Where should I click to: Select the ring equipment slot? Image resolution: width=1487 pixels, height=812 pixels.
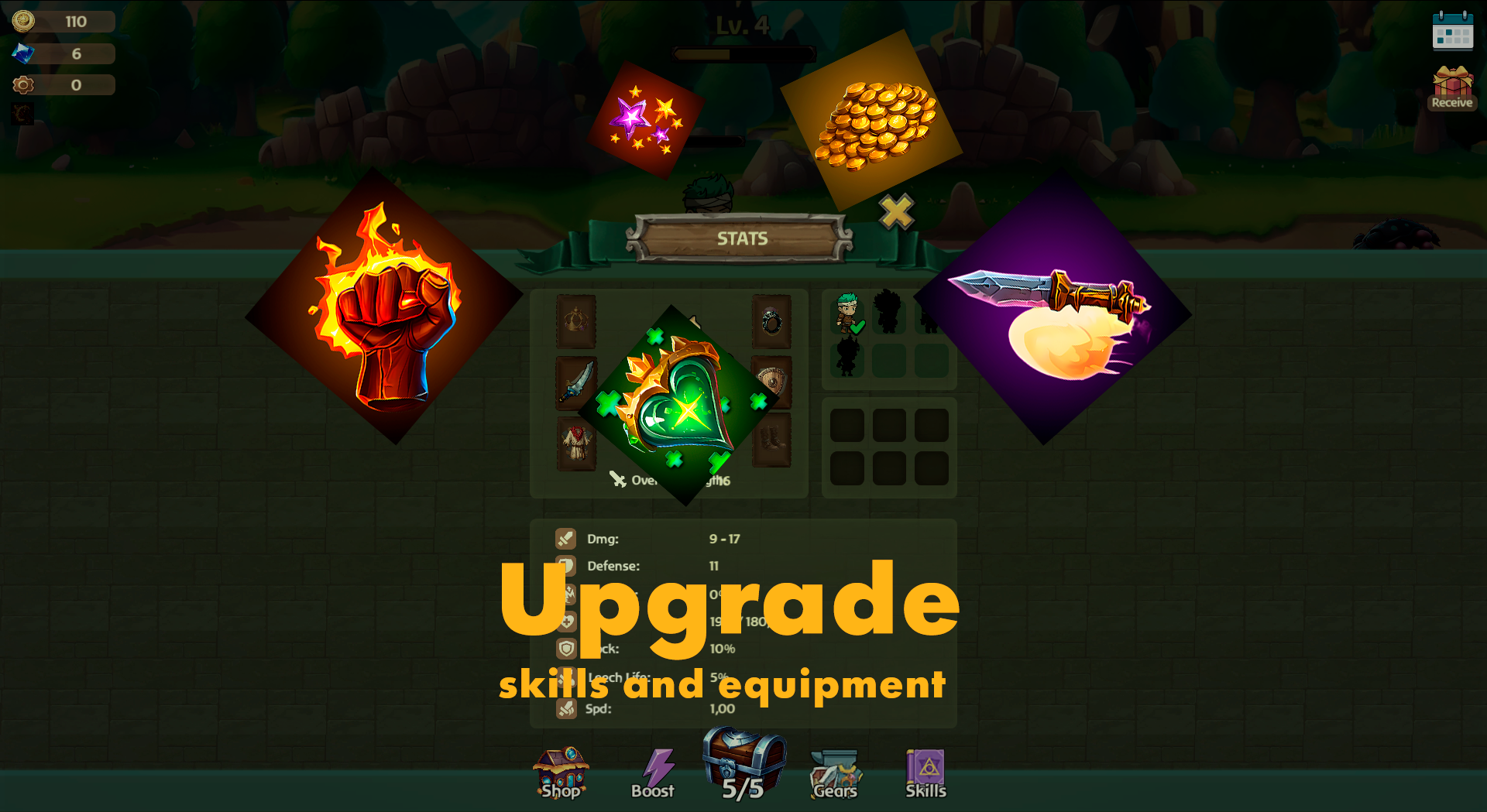(x=771, y=321)
